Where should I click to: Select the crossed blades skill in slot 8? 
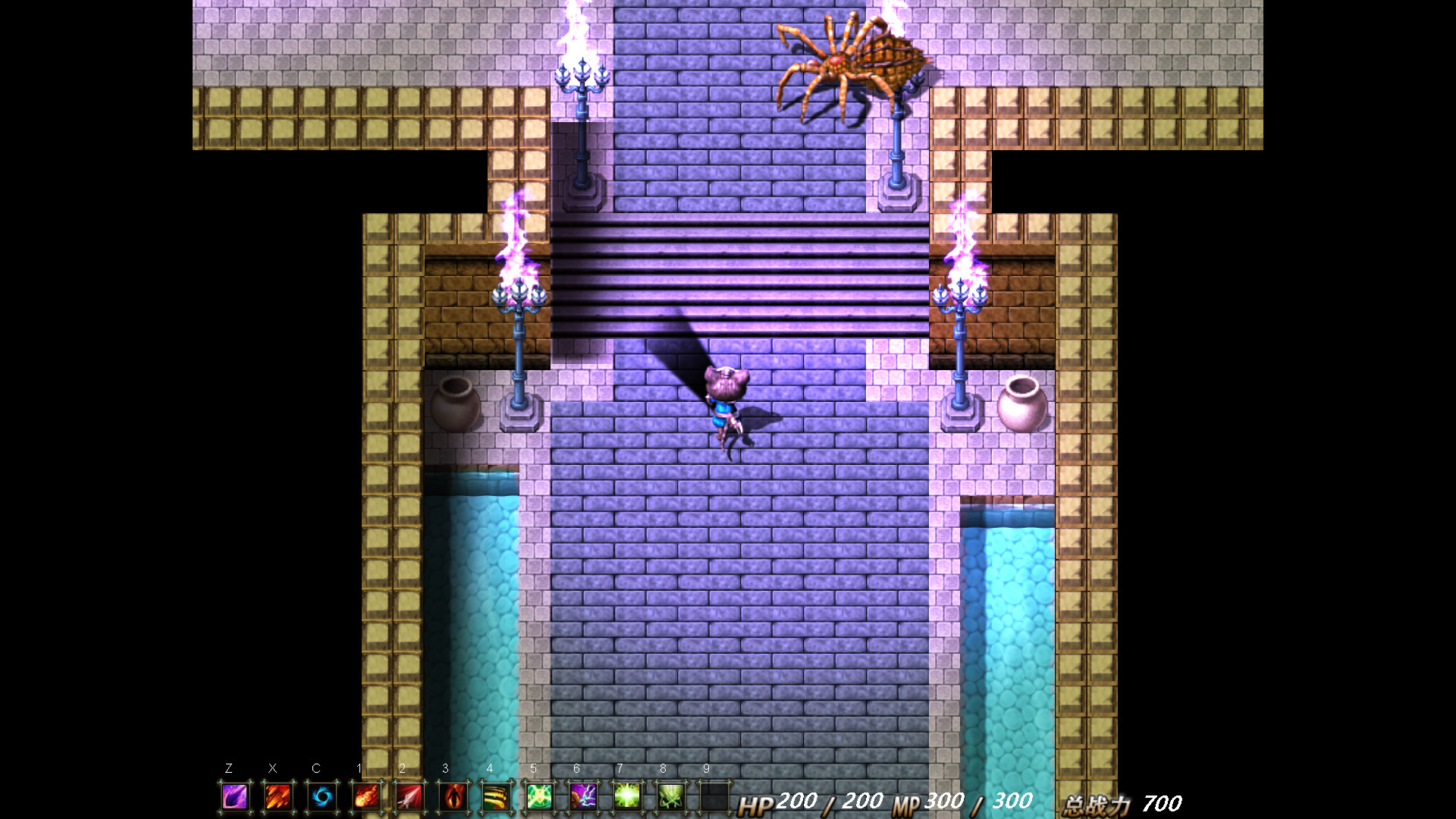tap(671, 797)
